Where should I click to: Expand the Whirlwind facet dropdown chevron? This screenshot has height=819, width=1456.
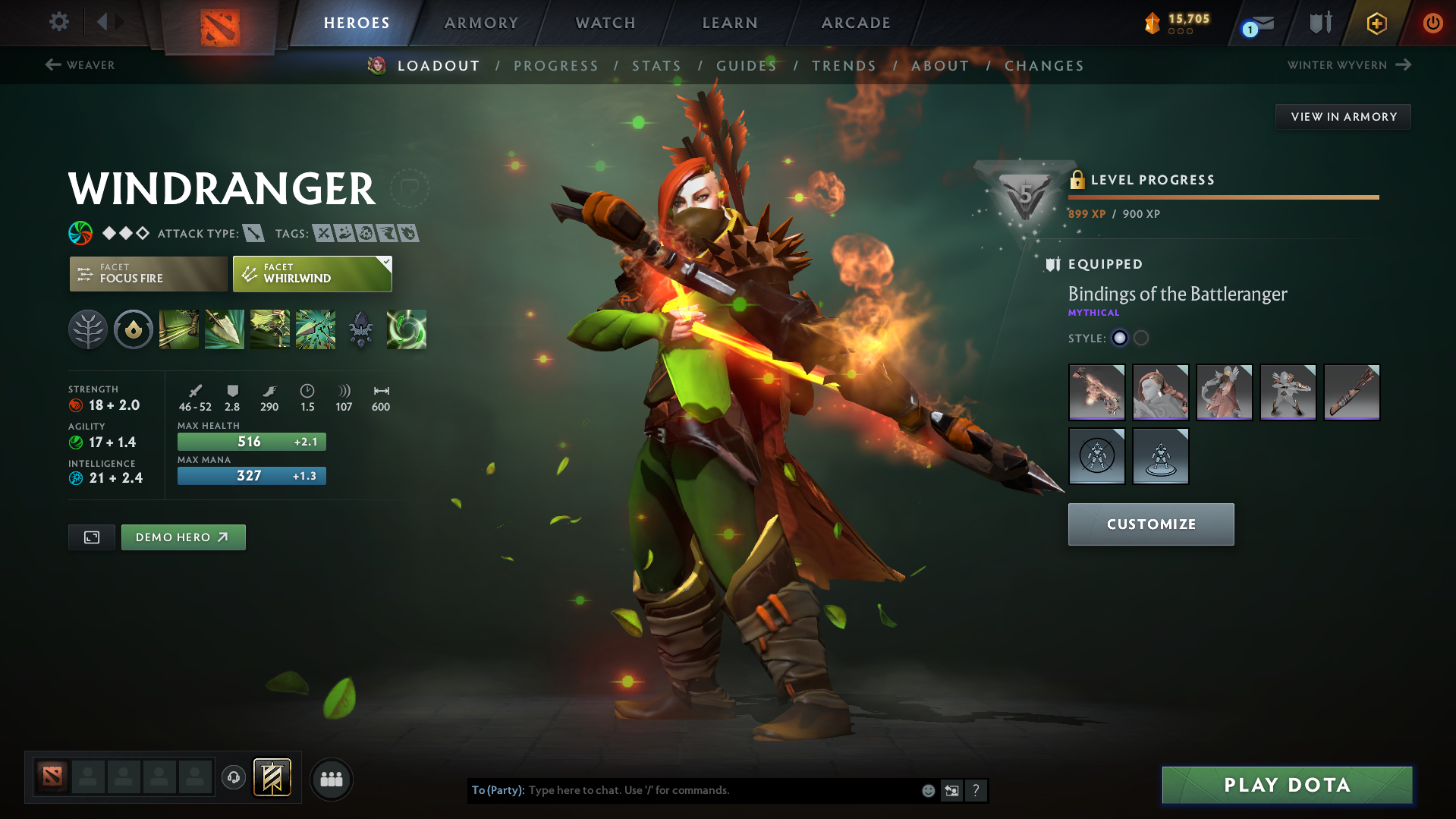click(x=386, y=261)
